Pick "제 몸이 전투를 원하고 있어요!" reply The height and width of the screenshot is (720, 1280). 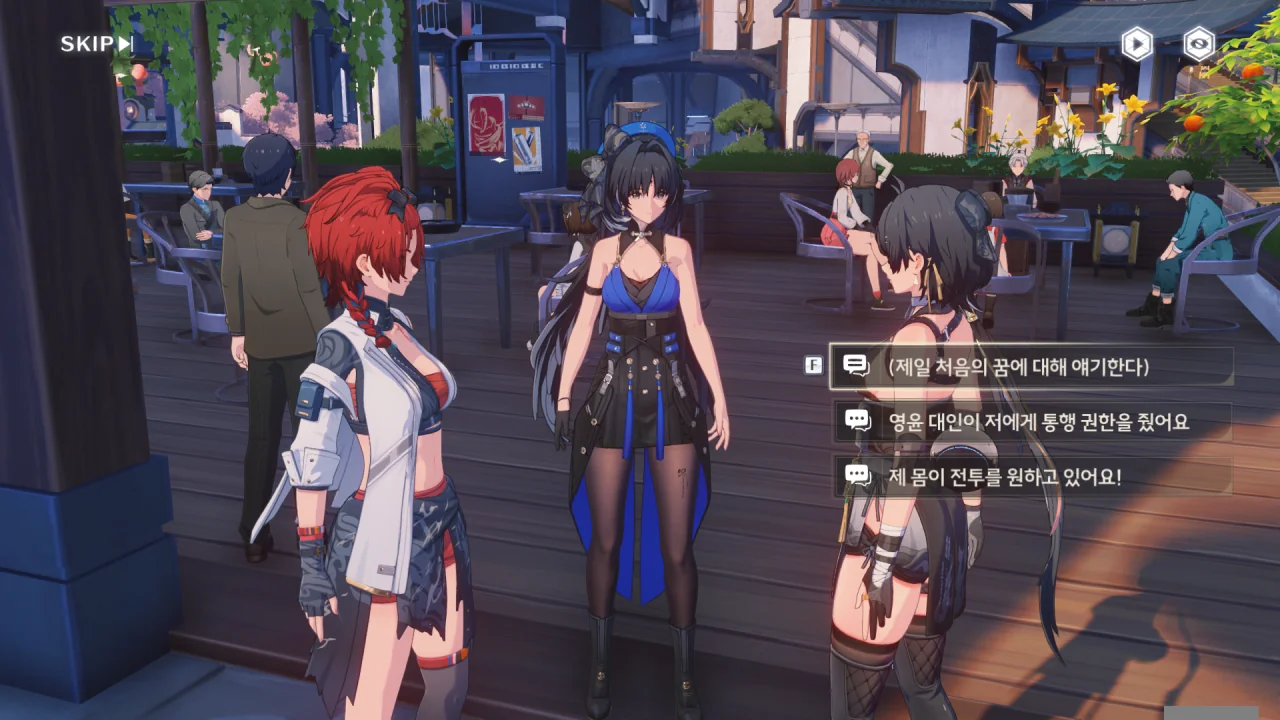[1030, 477]
